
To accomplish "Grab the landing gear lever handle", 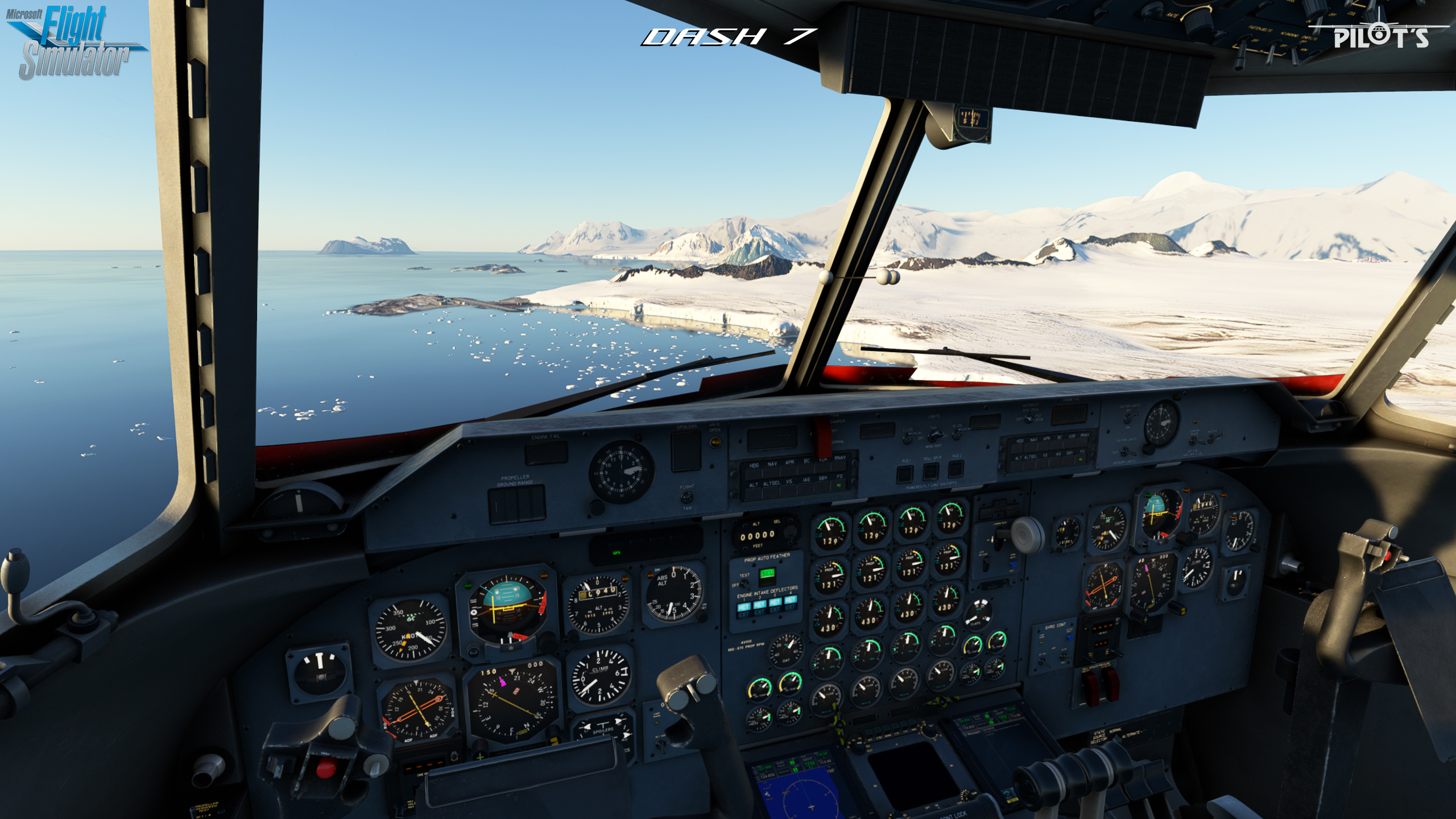I will [x=1028, y=534].
